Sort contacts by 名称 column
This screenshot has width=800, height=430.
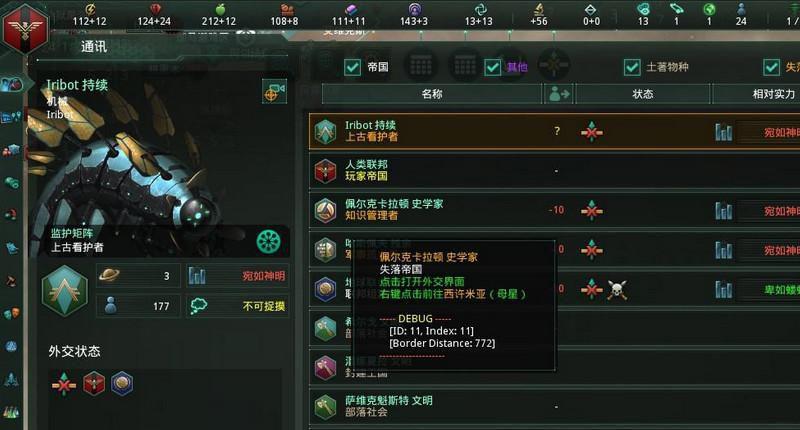(x=431, y=94)
